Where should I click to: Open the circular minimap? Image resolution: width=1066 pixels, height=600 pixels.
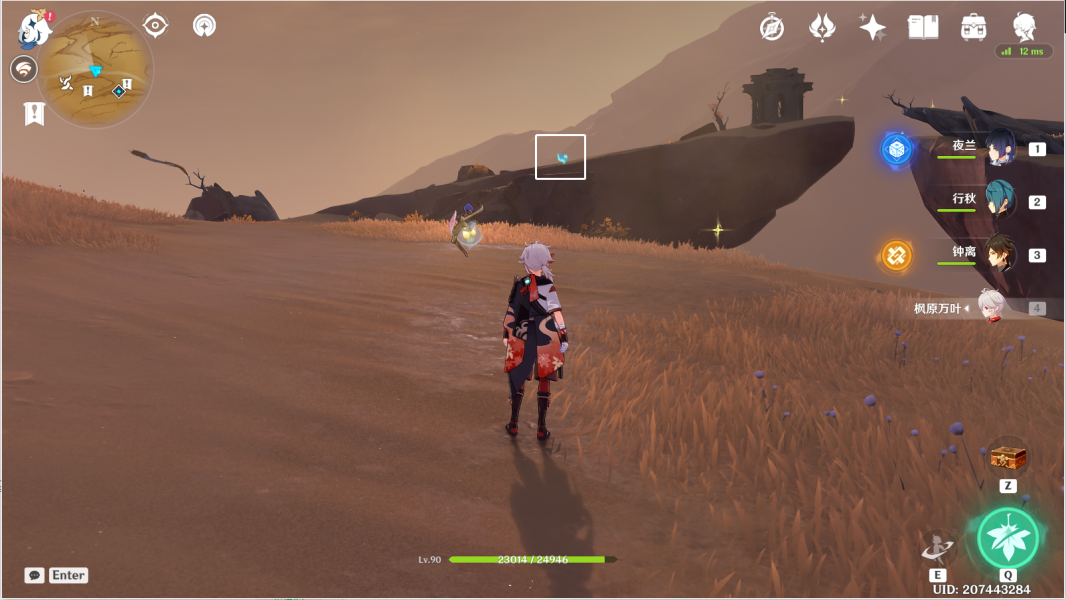[x=96, y=70]
